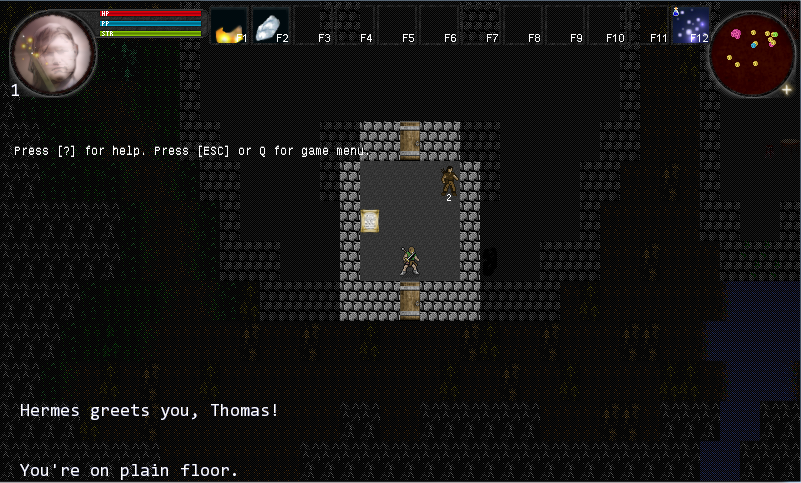The image size is (801, 483).
Task: Click the character portrait
Action: (x=53, y=53)
